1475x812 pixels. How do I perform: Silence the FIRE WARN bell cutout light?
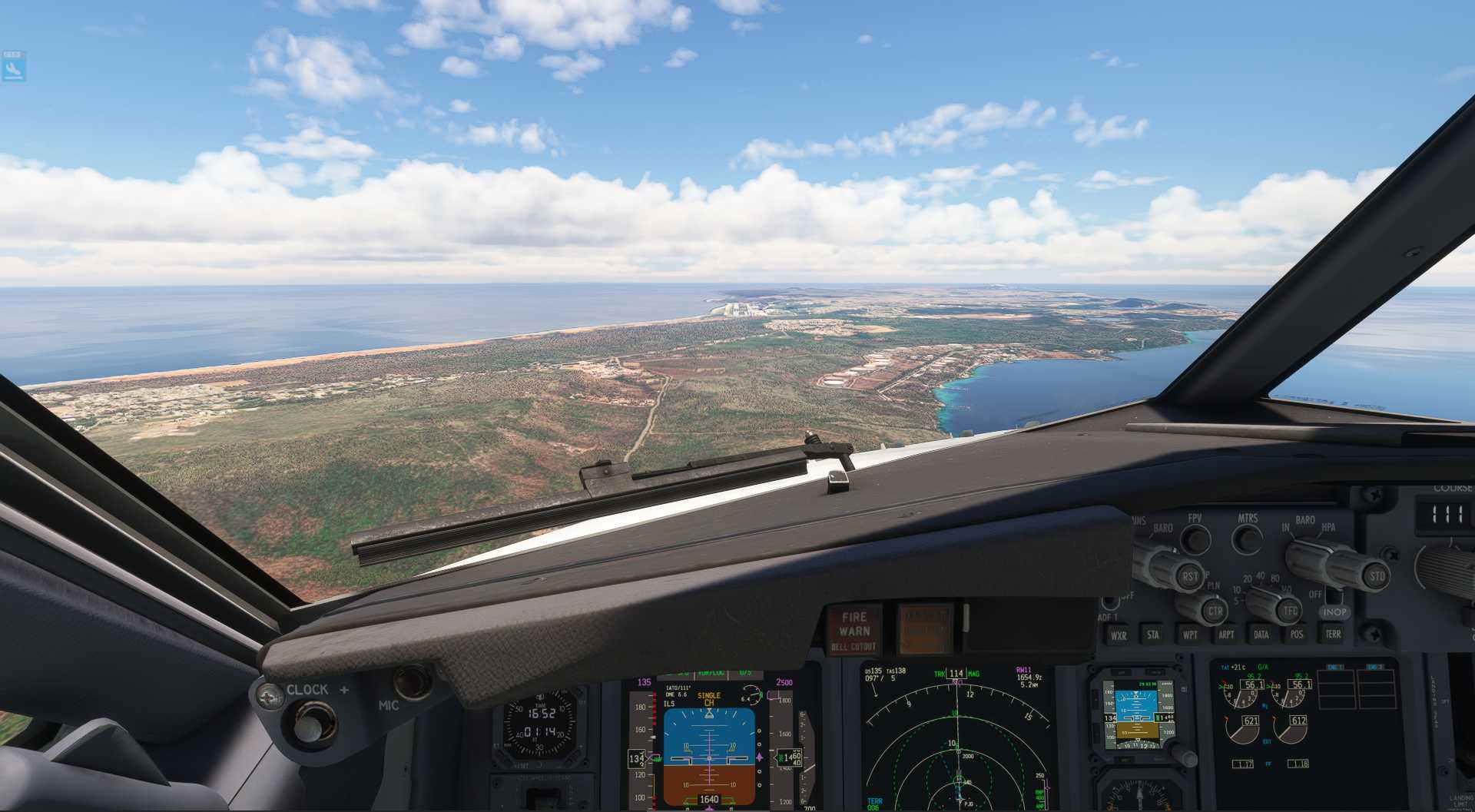click(x=854, y=630)
